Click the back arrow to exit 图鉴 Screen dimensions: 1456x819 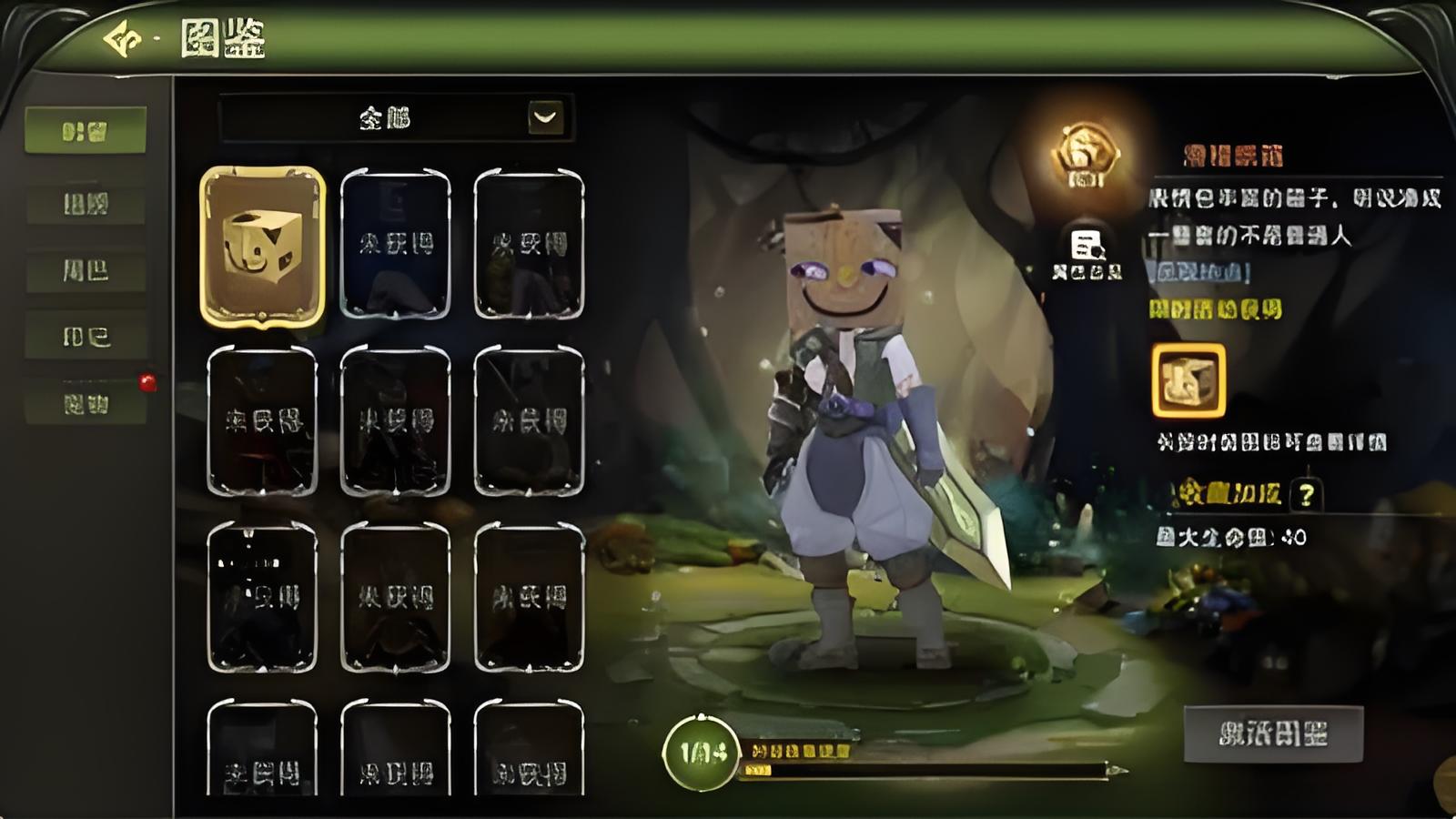pyautogui.click(x=121, y=36)
